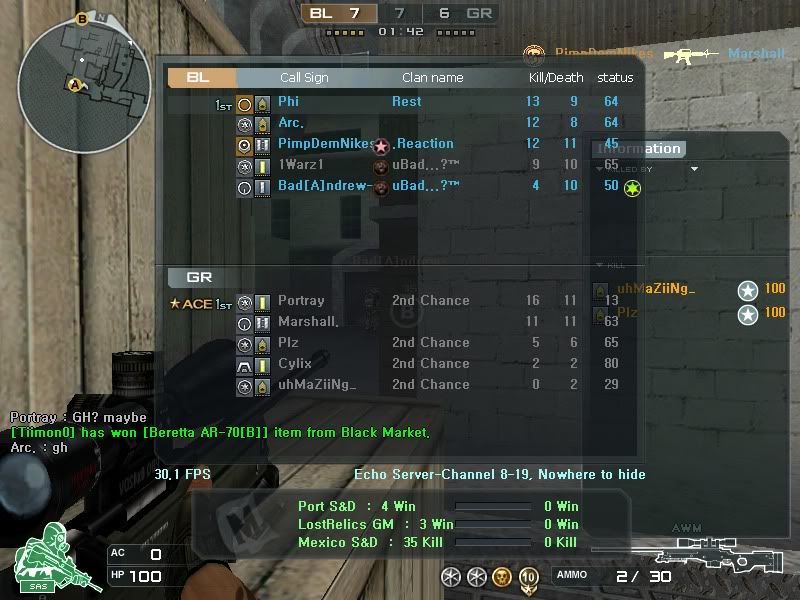800x600 pixels.
Task: Click the Marshall. row in GR team
Action: click(x=308, y=322)
